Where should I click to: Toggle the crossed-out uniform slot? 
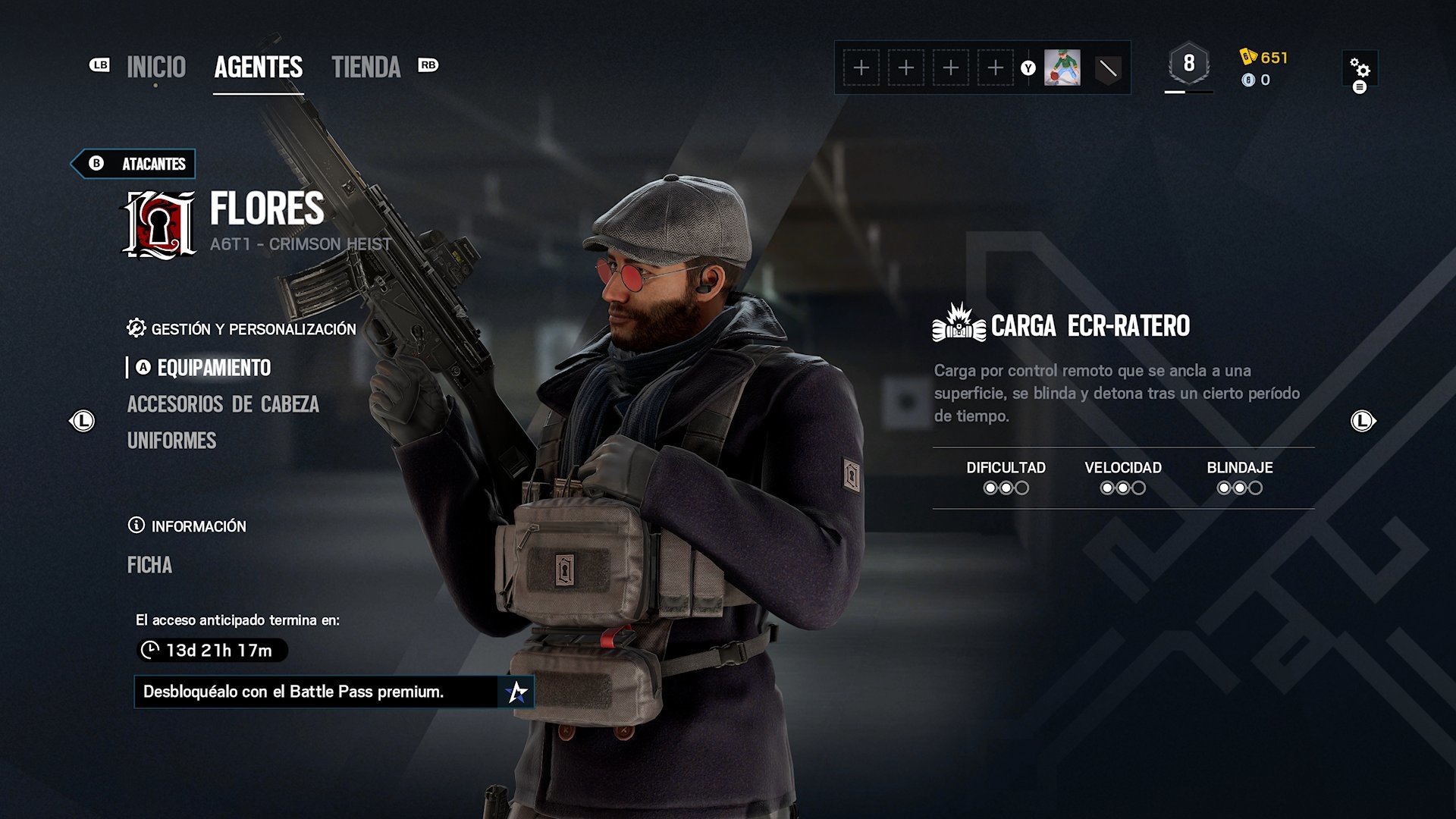tap(1106, 68)
